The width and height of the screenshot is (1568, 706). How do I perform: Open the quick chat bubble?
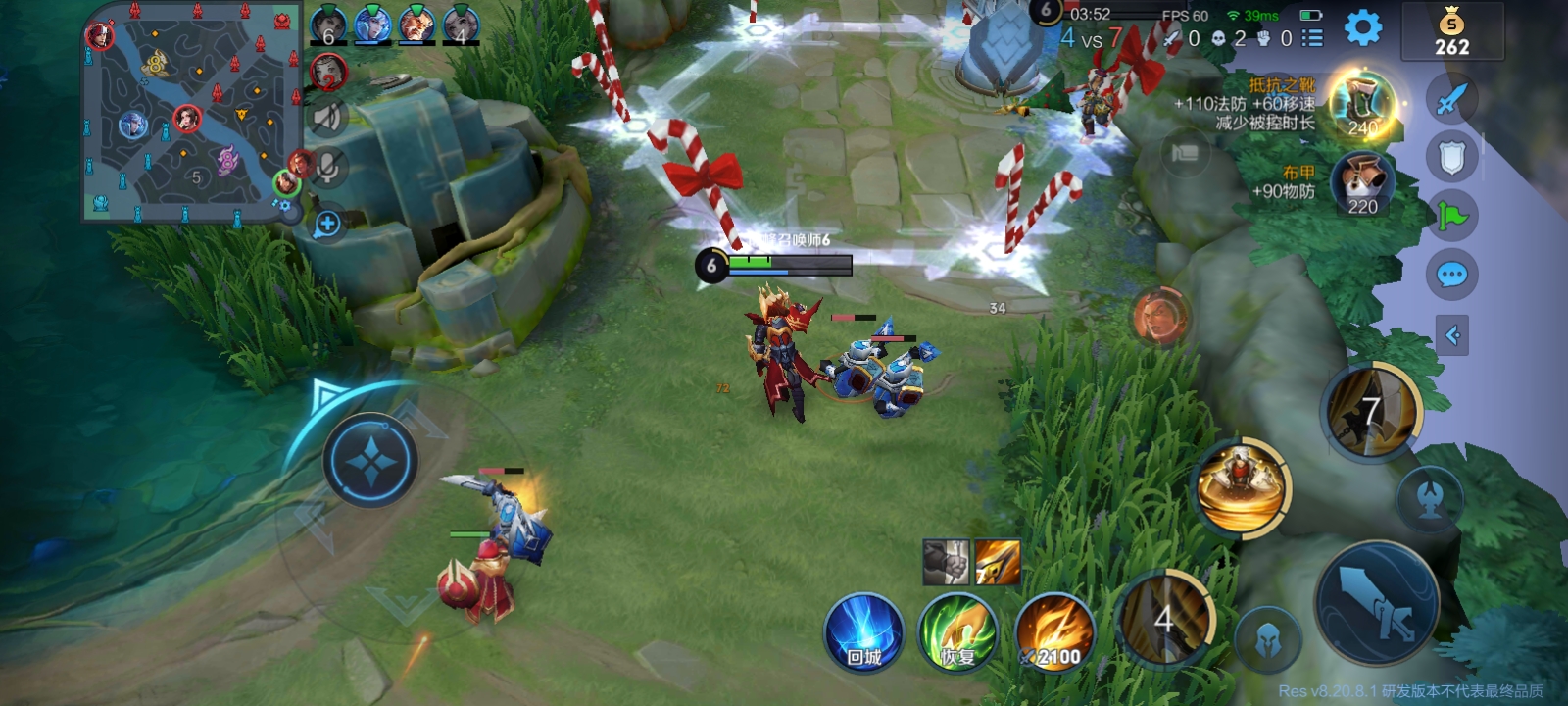click(x=1451, y=275)
